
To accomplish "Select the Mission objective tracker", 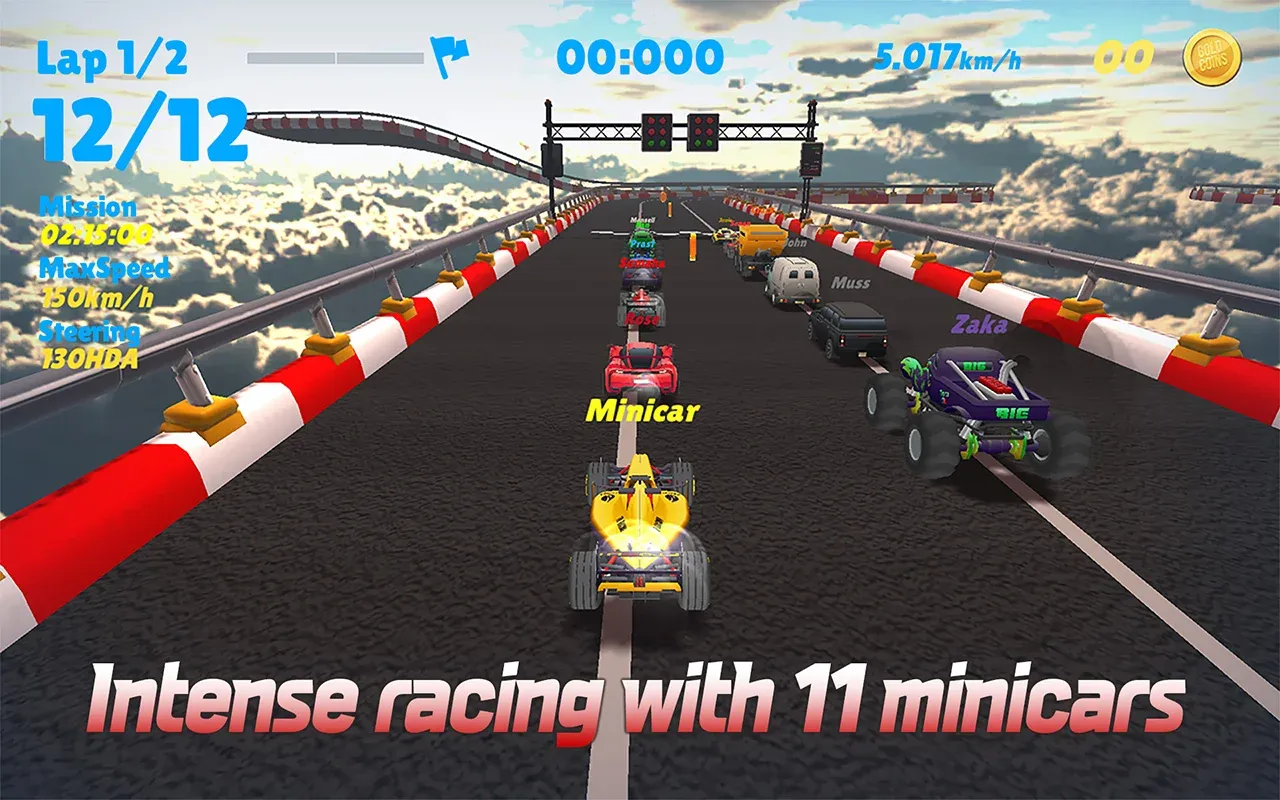I will click(93, 221).
